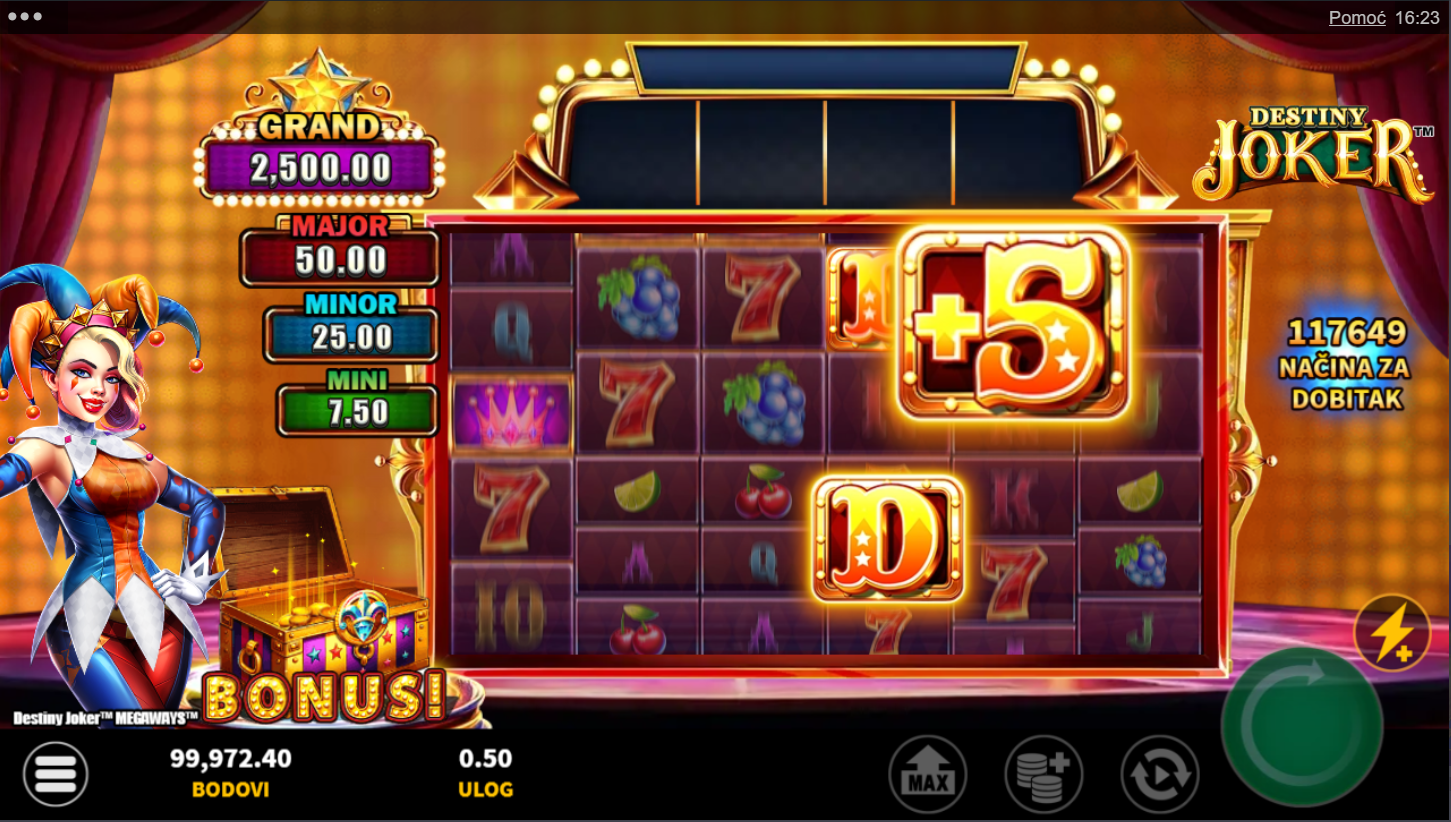
Task: Open the Pomoć help link
Action: [1356, 18]
